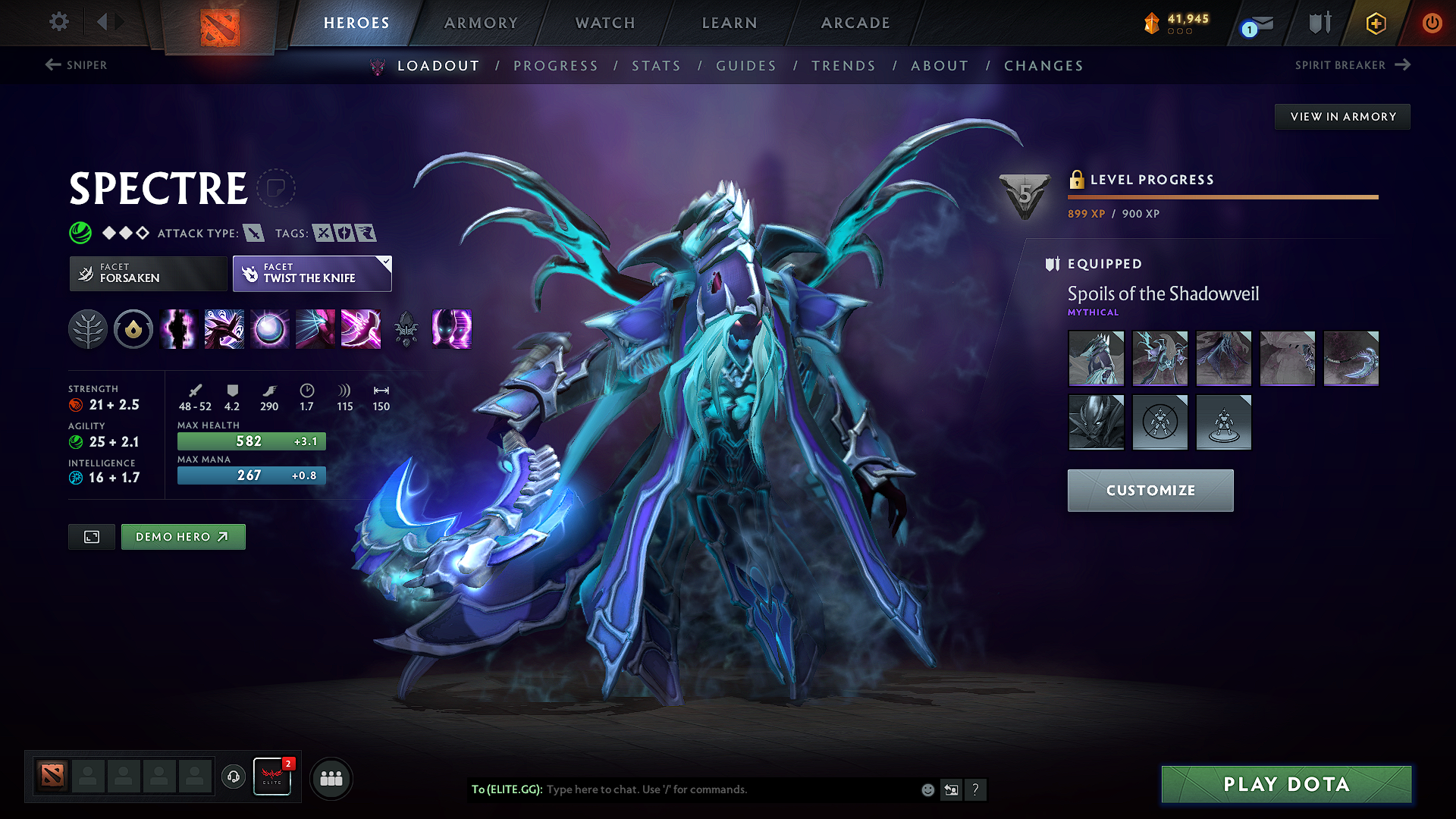Expand the Twist the Knife facet chevron
This screenshot has height=819, width=1456.
[386, 262]
